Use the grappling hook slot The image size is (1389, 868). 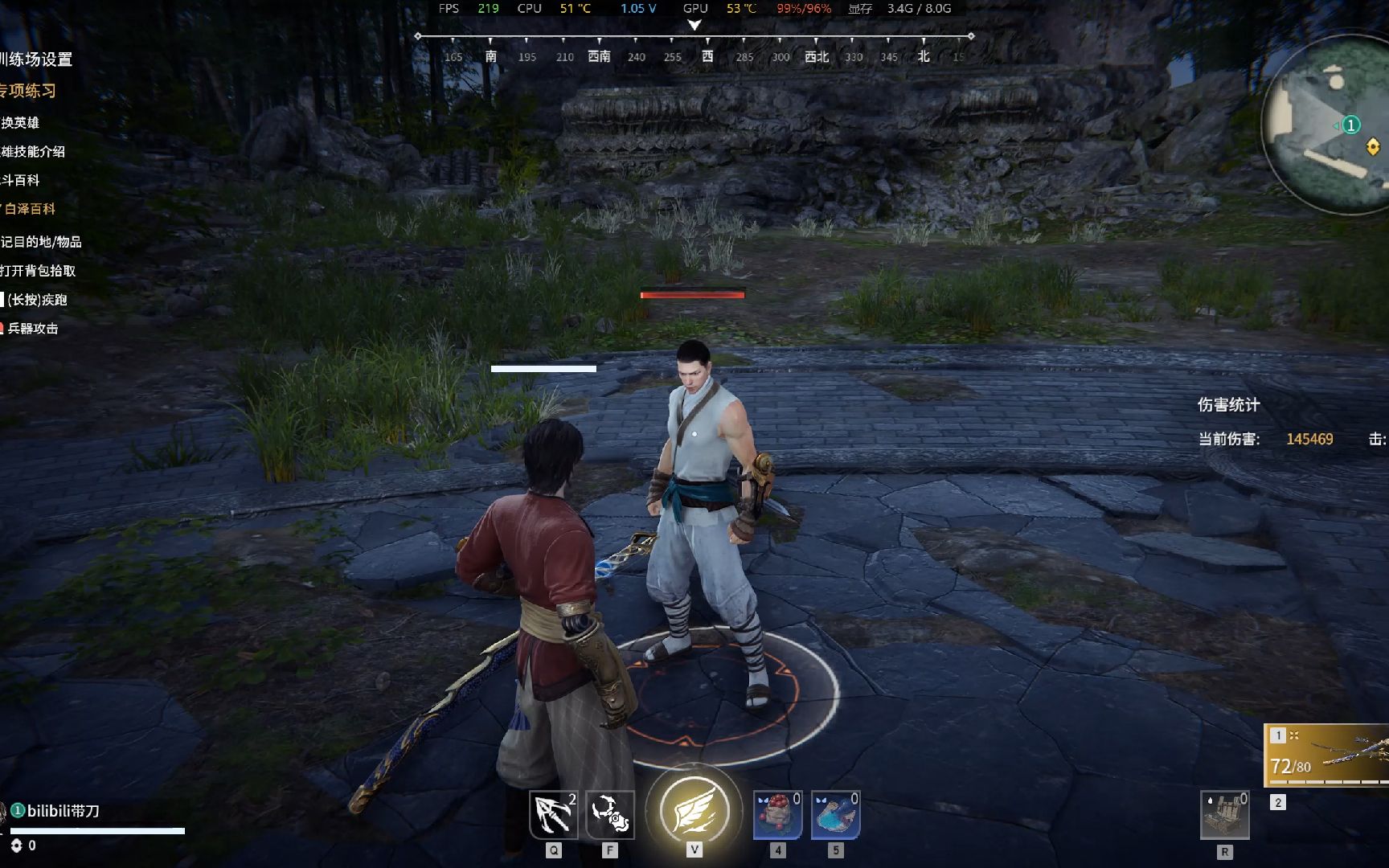coord(553,815)
